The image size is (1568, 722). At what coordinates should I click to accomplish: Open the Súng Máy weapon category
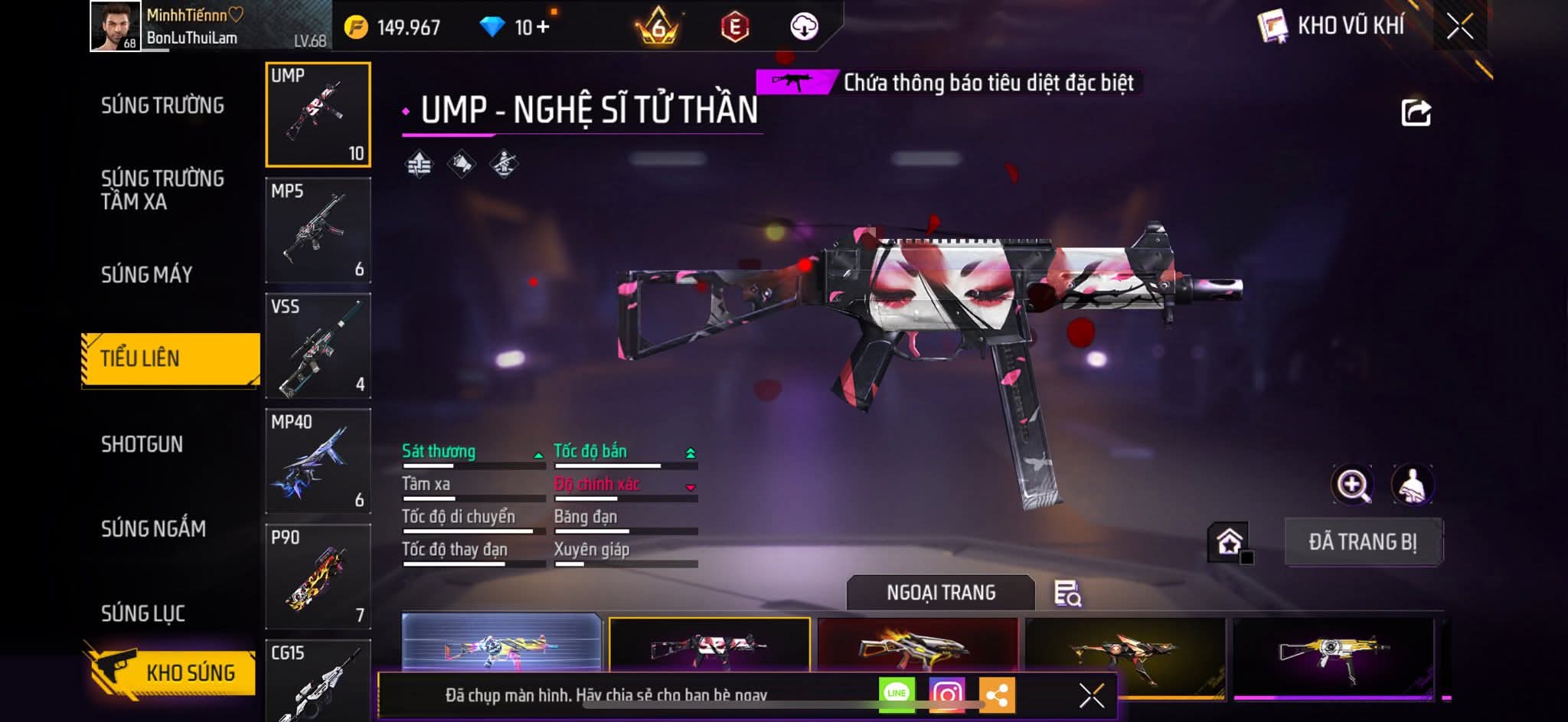(x=147, y=275)
